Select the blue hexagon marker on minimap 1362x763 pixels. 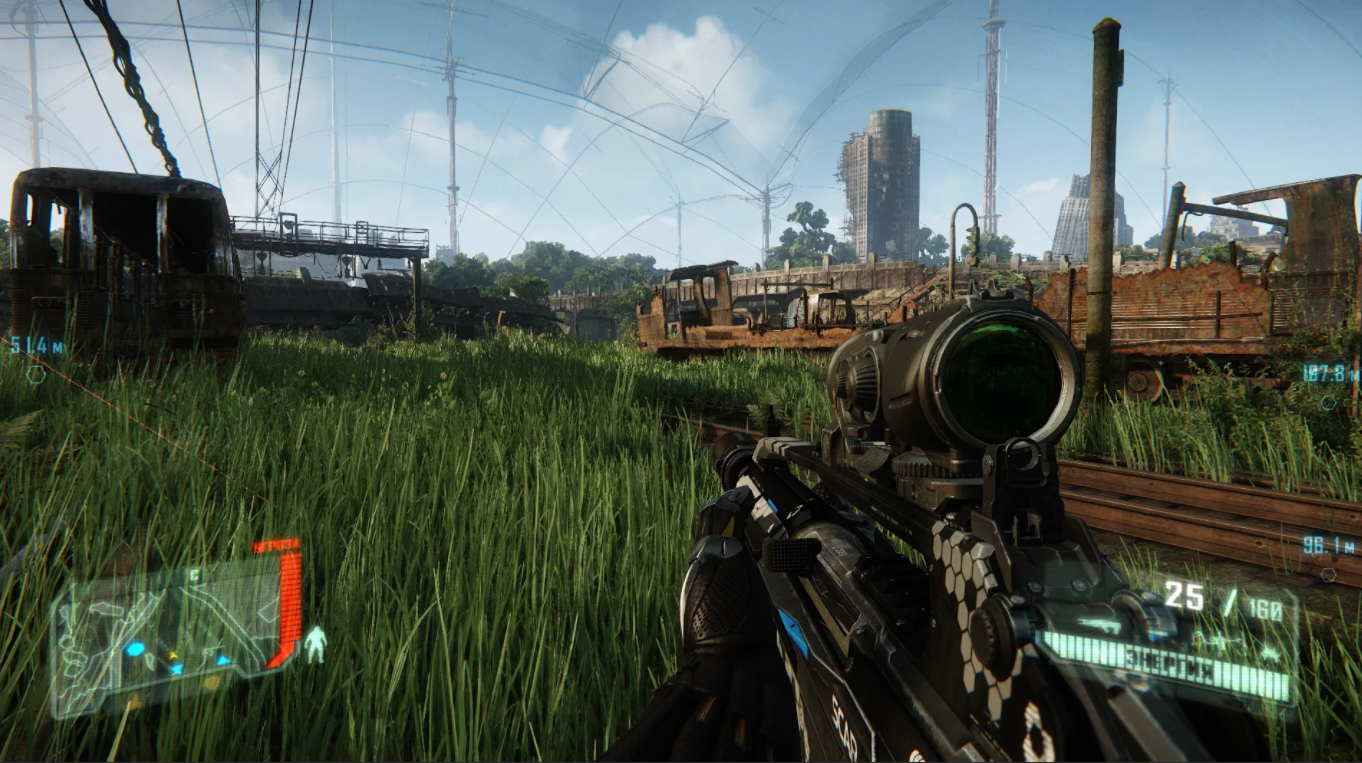click(134, 649)
